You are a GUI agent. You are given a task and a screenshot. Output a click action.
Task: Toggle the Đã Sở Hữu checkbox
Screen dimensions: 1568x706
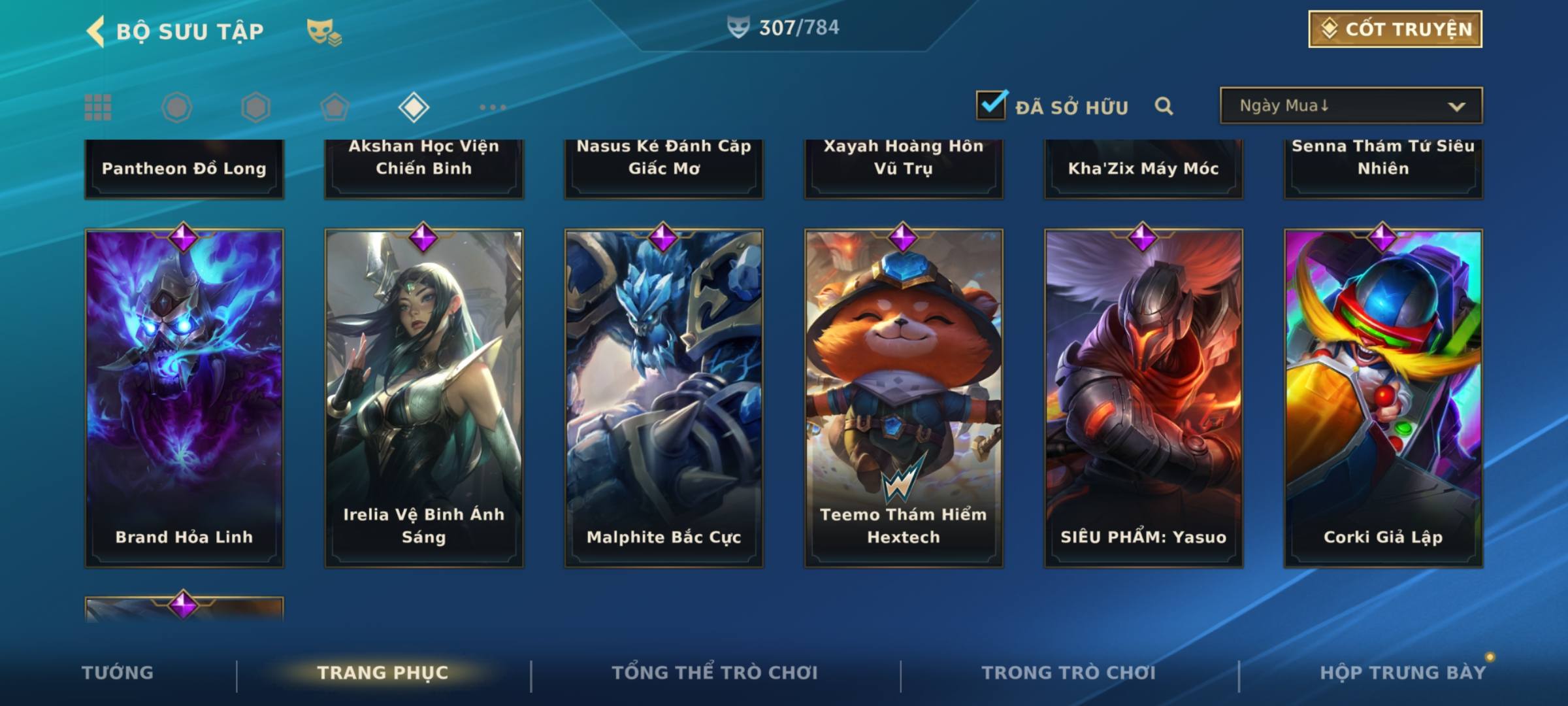click(991, 105)
